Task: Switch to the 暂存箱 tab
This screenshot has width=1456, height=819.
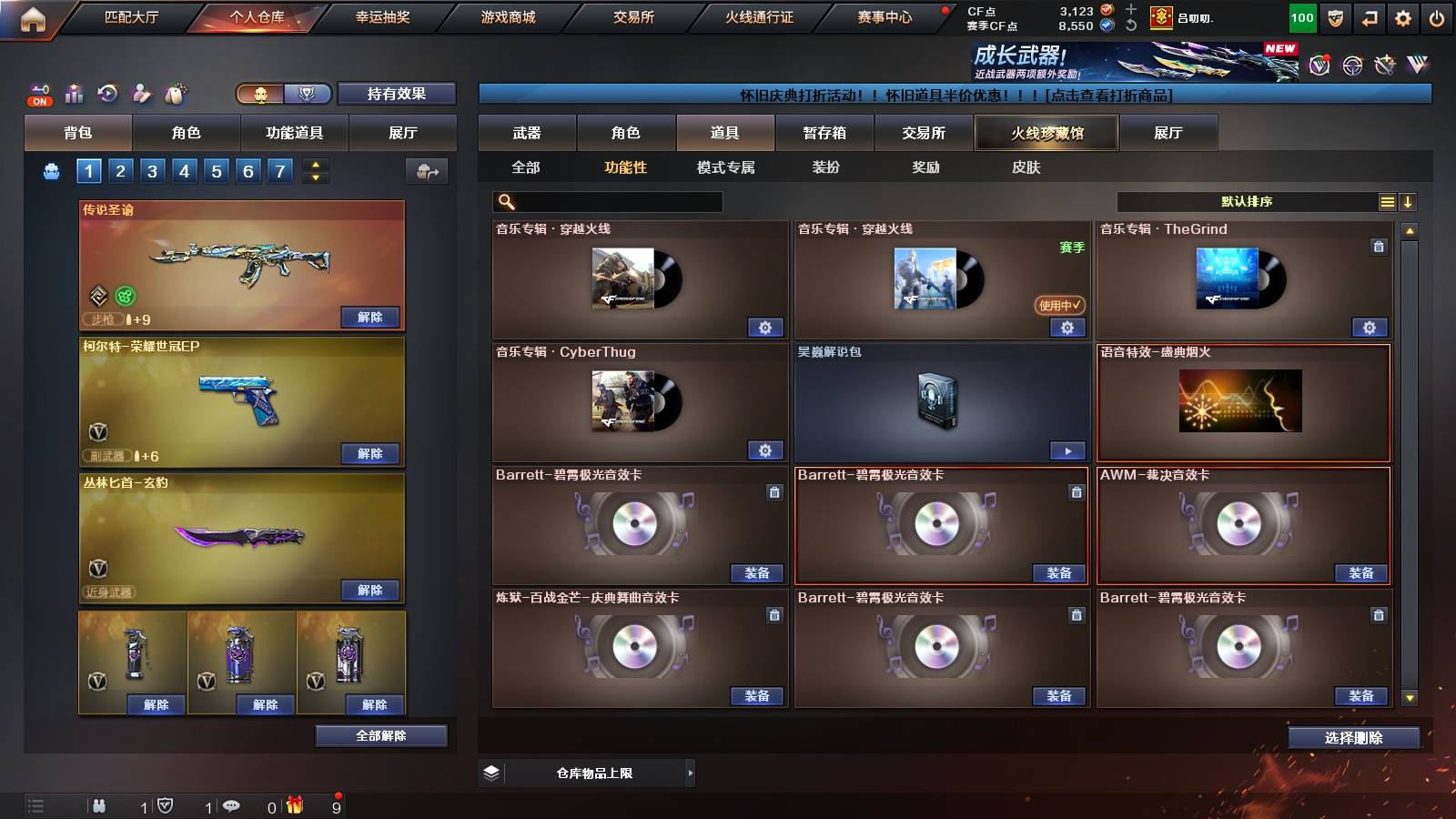Action: 824,133
